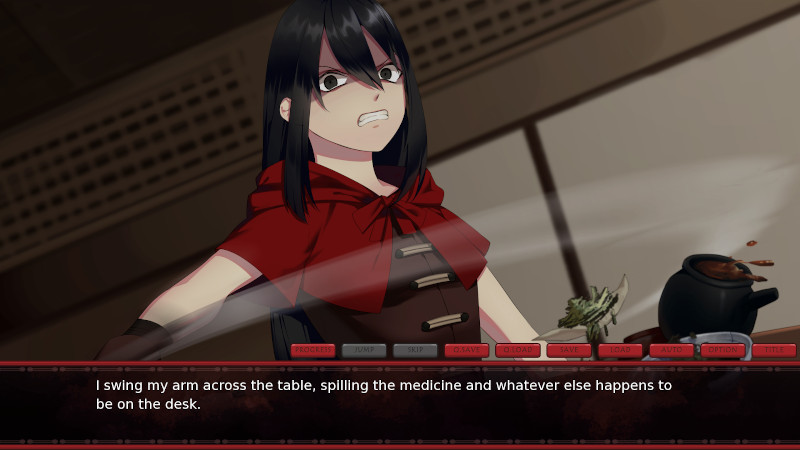This screenshot has height=450, width=800.
Task: Open the Save menu
Action: tap(569, 350)
